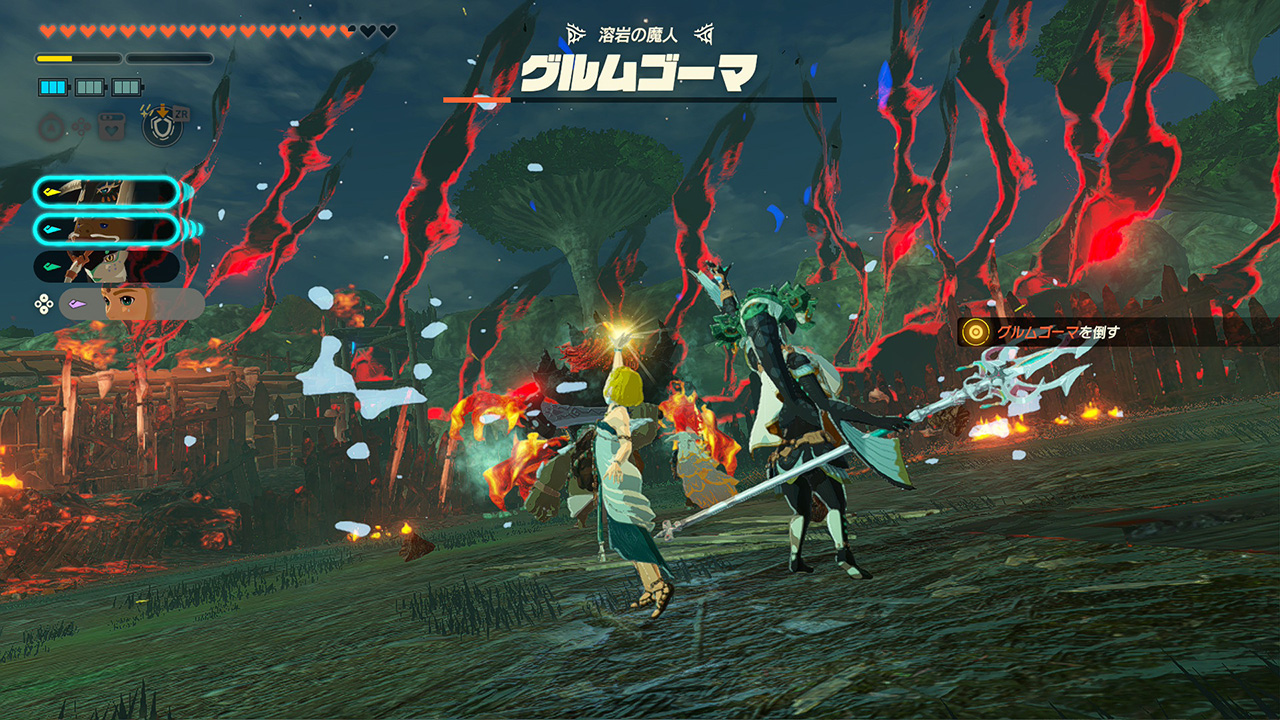Viewport: 1280px width, 720px height.
Task: Use the faded heart item icon
Action: (x=109, y=128)
